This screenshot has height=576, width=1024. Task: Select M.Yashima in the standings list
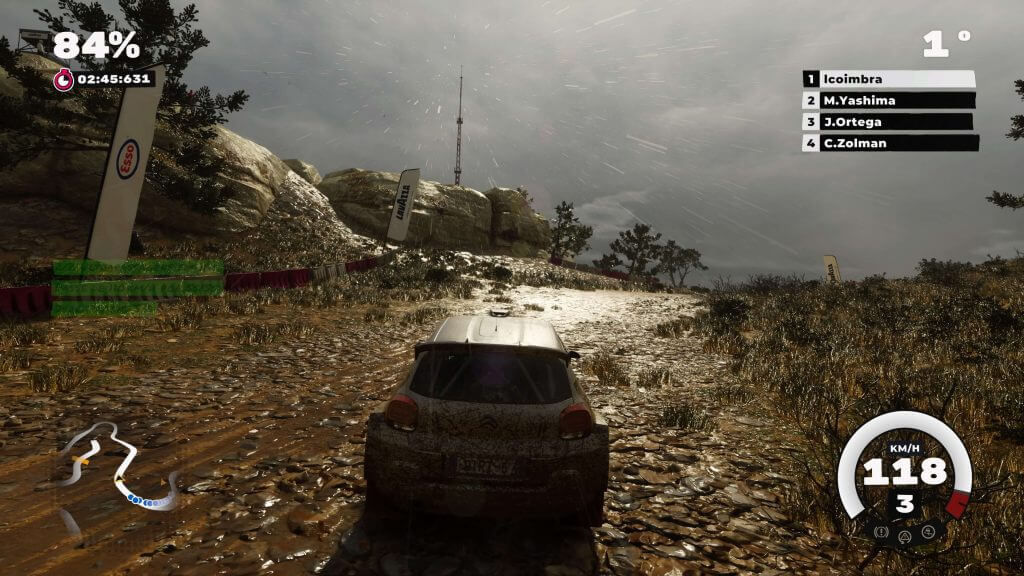pos(889,100)
